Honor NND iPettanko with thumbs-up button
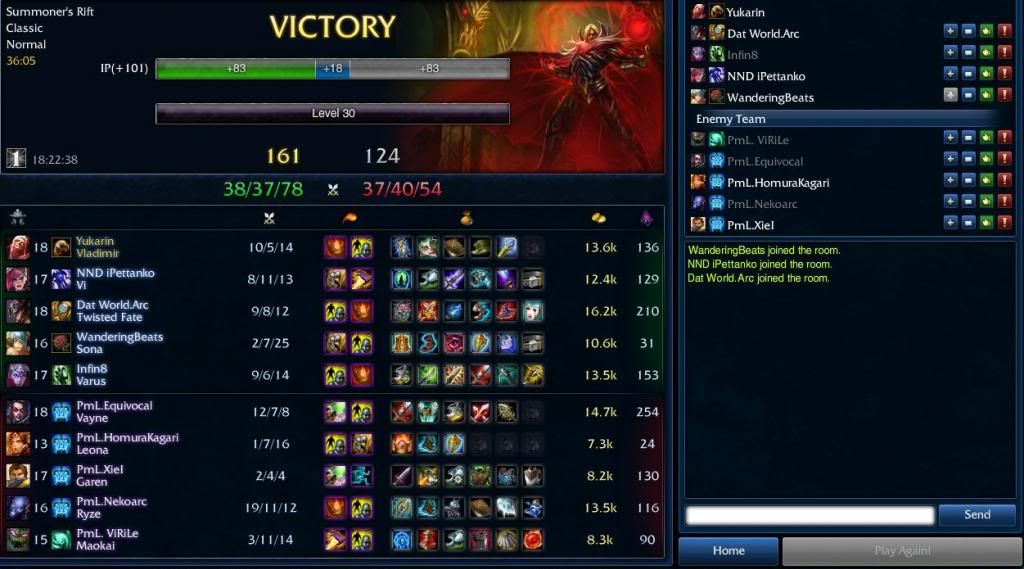 986,75
